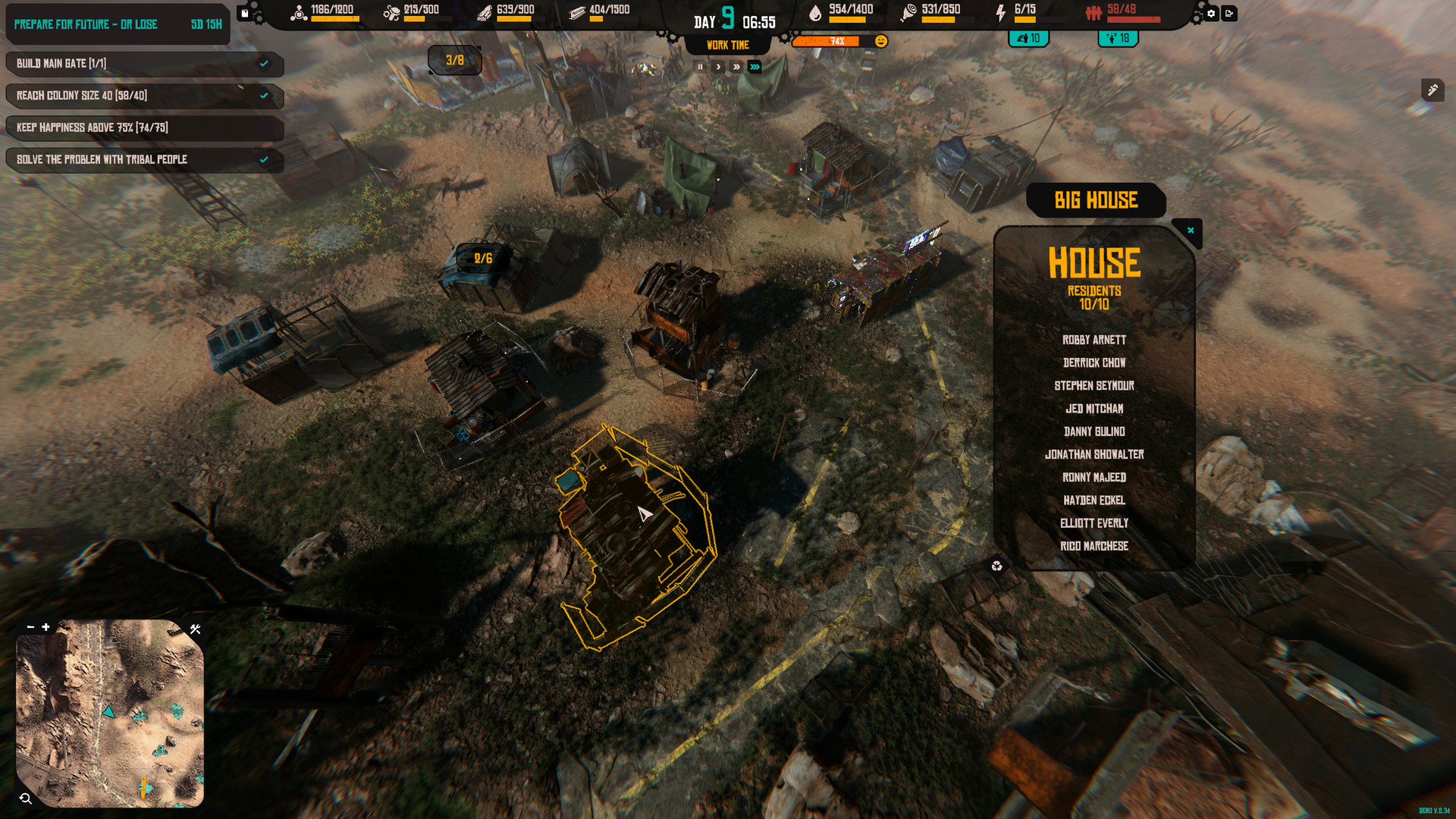Click the recycle icon near the house panel
Viewport: 1456px width, 819px height.
click(997, 566)
